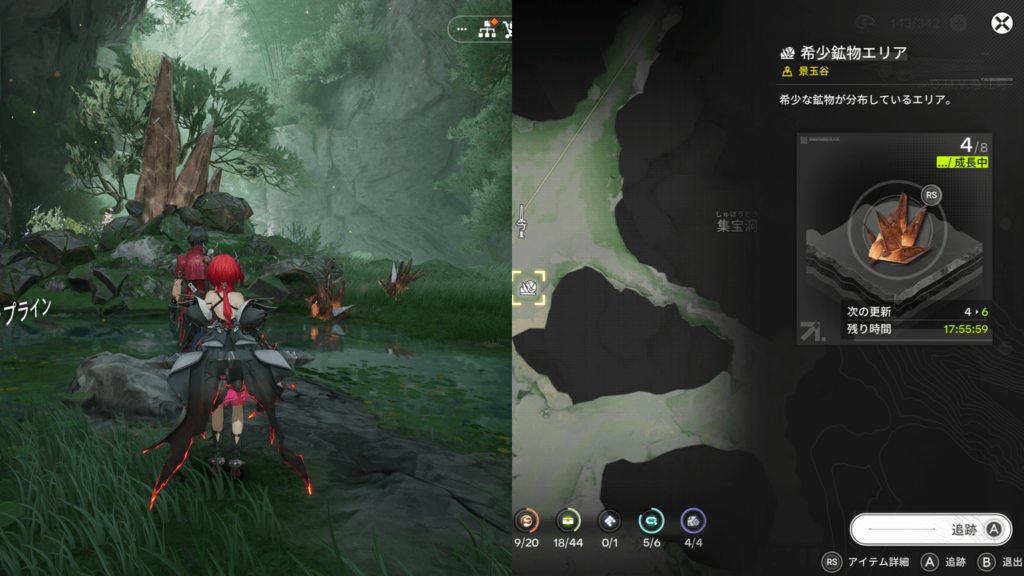Select the green chest 18/44 counter icon
Image resolution: width=1024 pixels, height=576 pixels.
[568, 520]
